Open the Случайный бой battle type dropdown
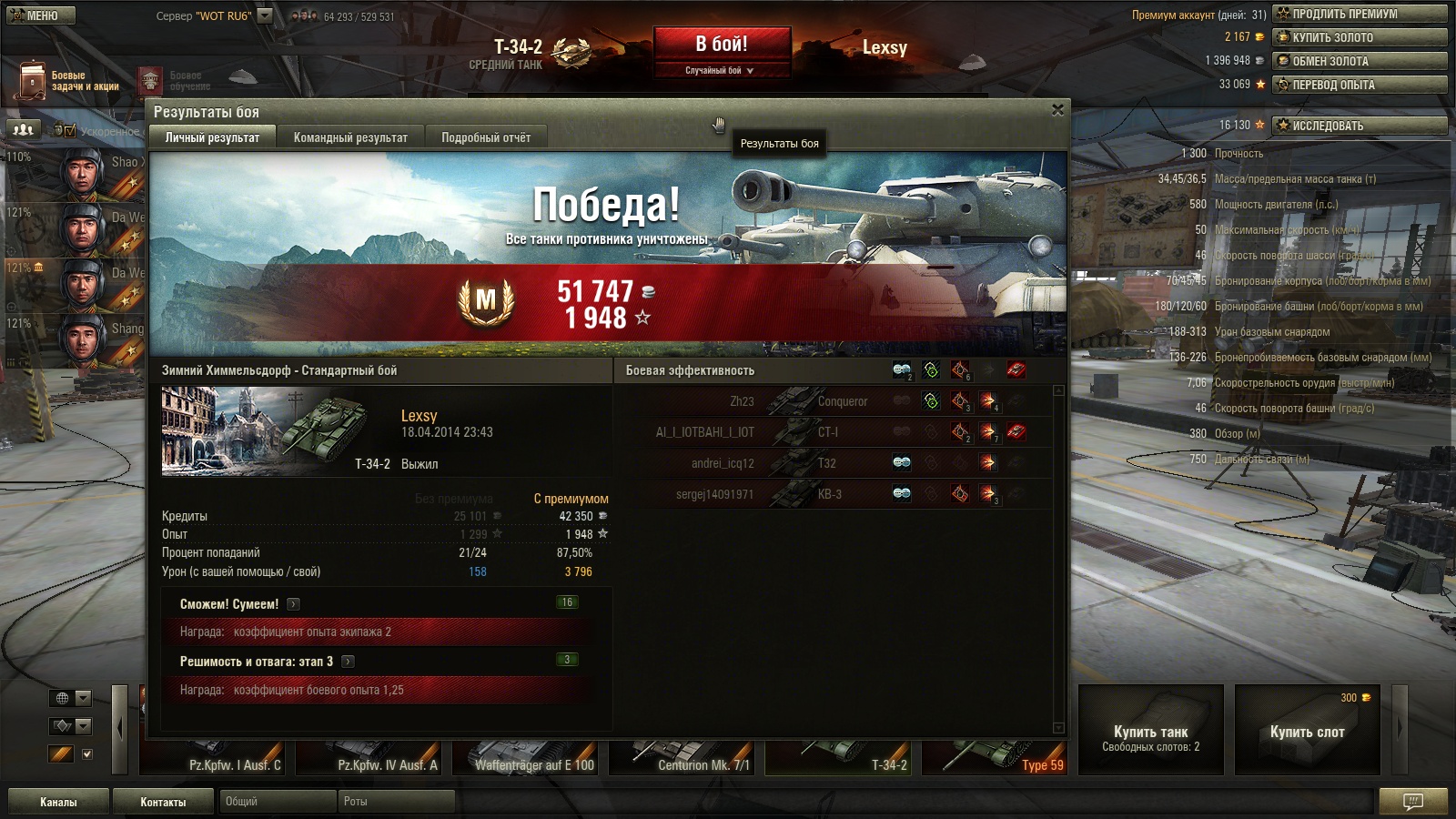 pyautogui.click(x=721, y=70)
